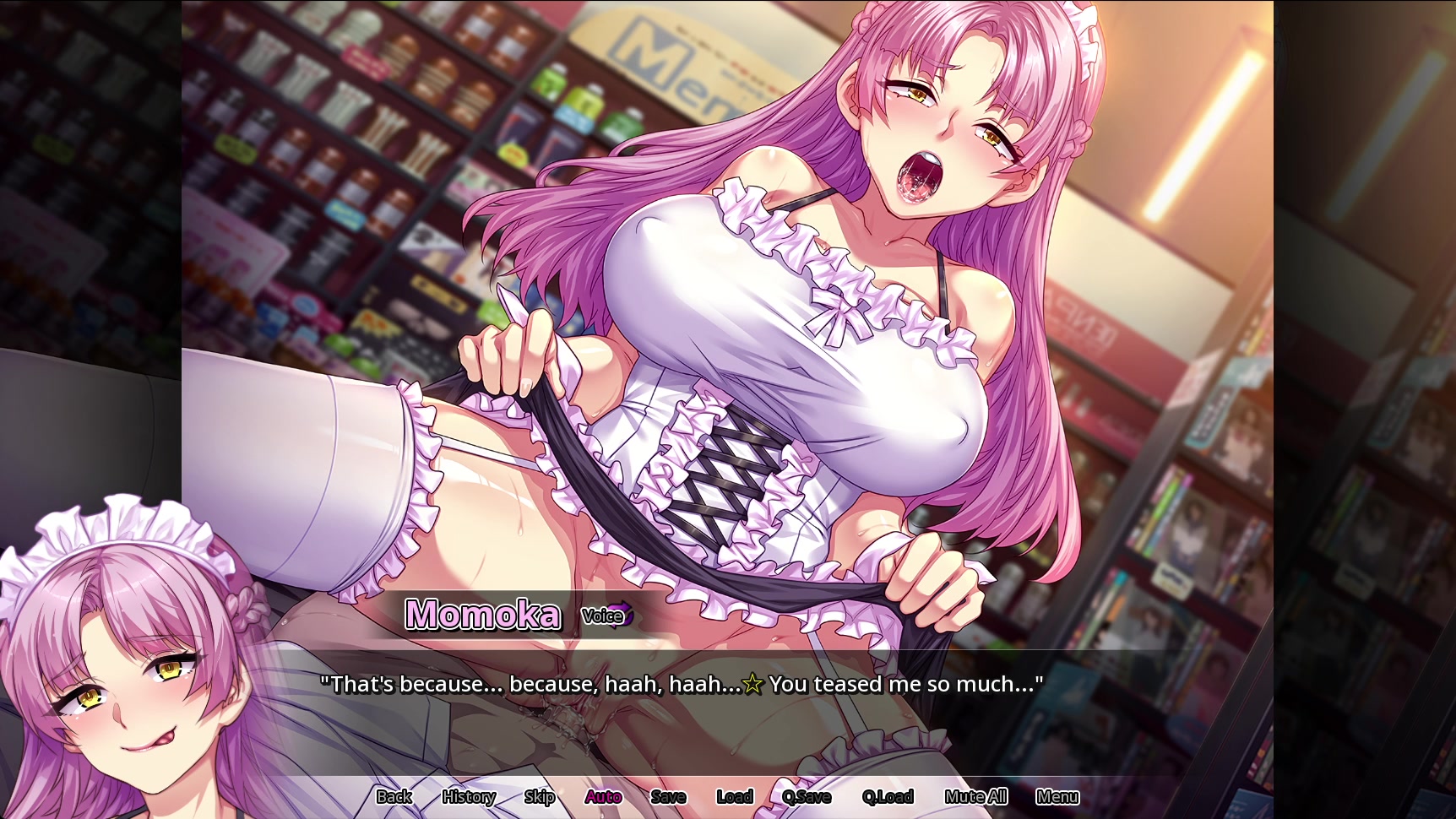The width and height of the screenshot is (1456, 819).
Task: Open the Save screen
Action: coord(668,796)
